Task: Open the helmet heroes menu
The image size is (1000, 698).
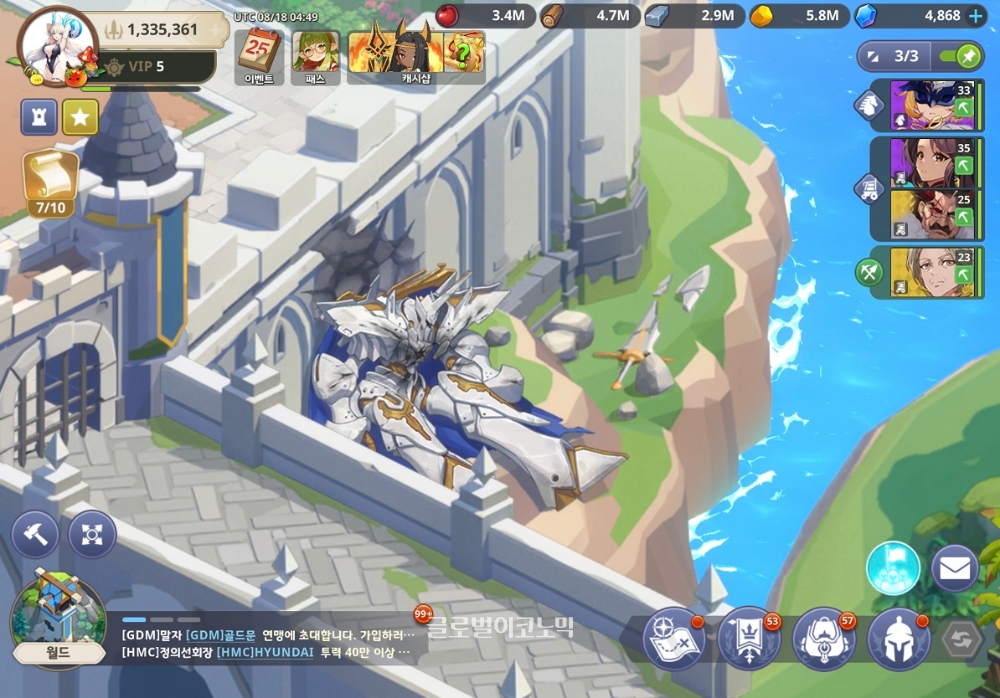Action: pos(898,639)
